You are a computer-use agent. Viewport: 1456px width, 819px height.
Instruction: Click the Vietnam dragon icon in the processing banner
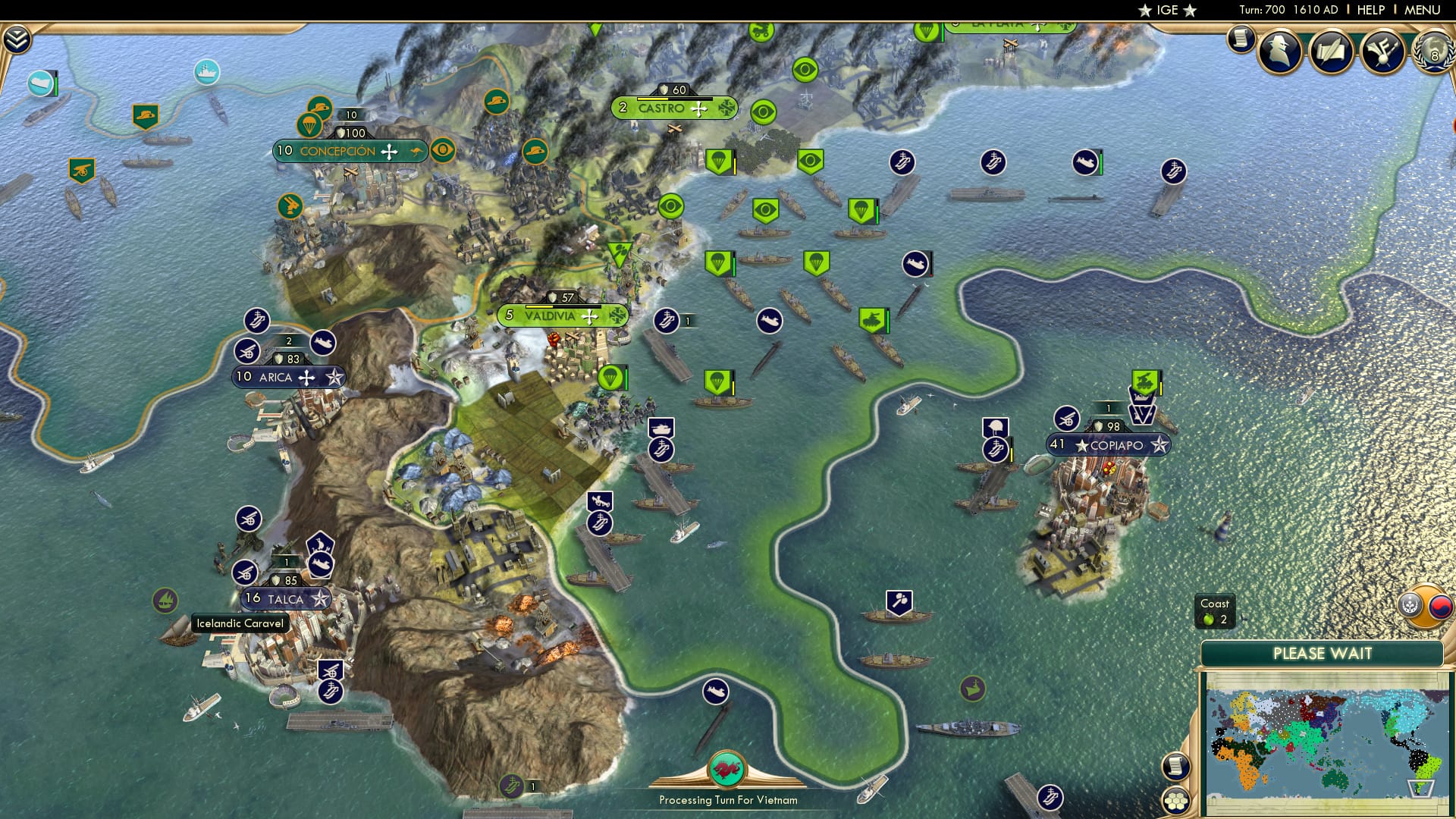click(x=726, y=770)
